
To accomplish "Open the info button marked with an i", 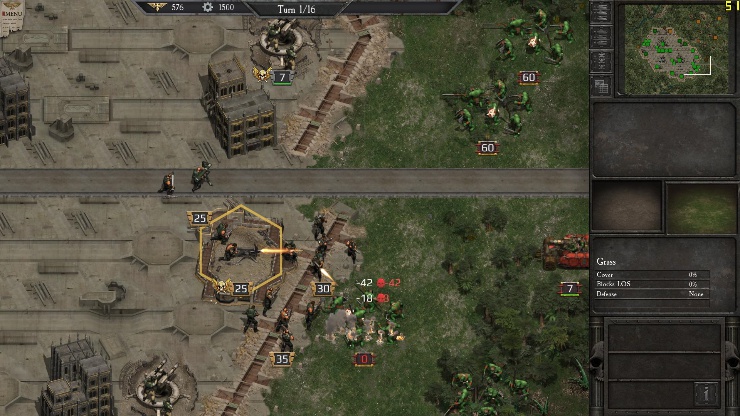I will (707, 394).
